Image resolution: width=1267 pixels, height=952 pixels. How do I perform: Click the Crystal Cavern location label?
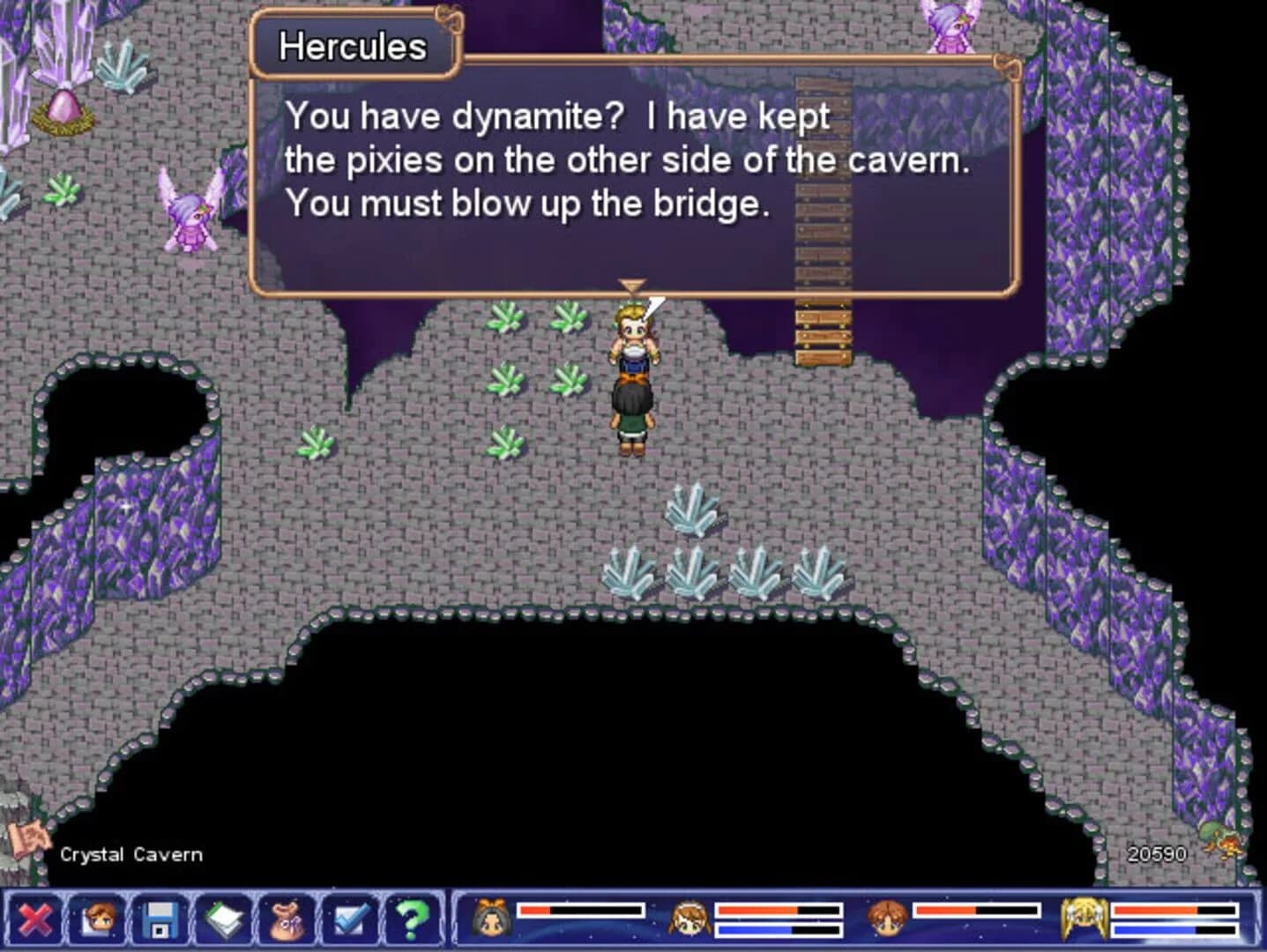pyautogui.click(x=130, y=853)
